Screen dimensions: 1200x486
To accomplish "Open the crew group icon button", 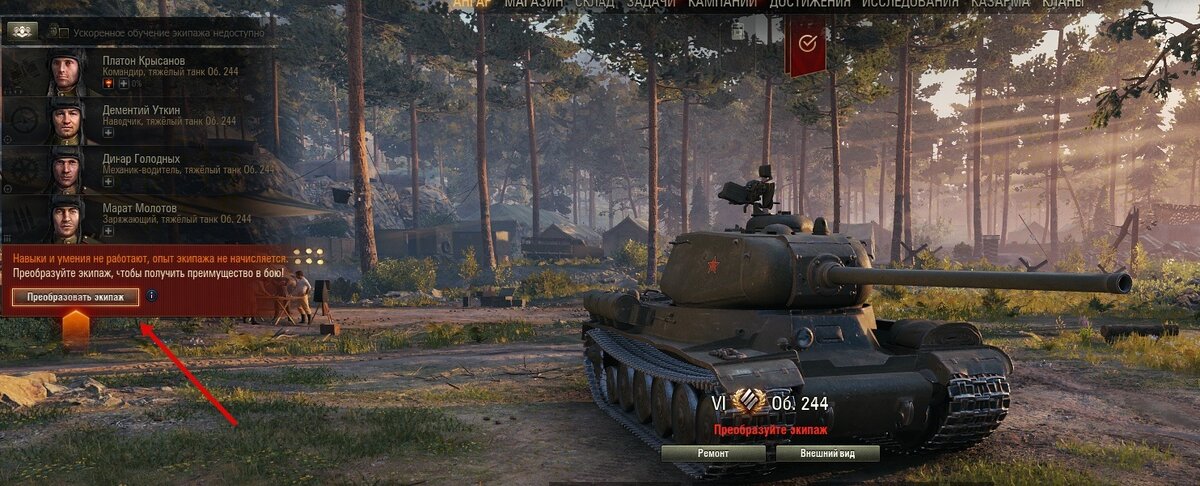I will (x=22, y=31).
